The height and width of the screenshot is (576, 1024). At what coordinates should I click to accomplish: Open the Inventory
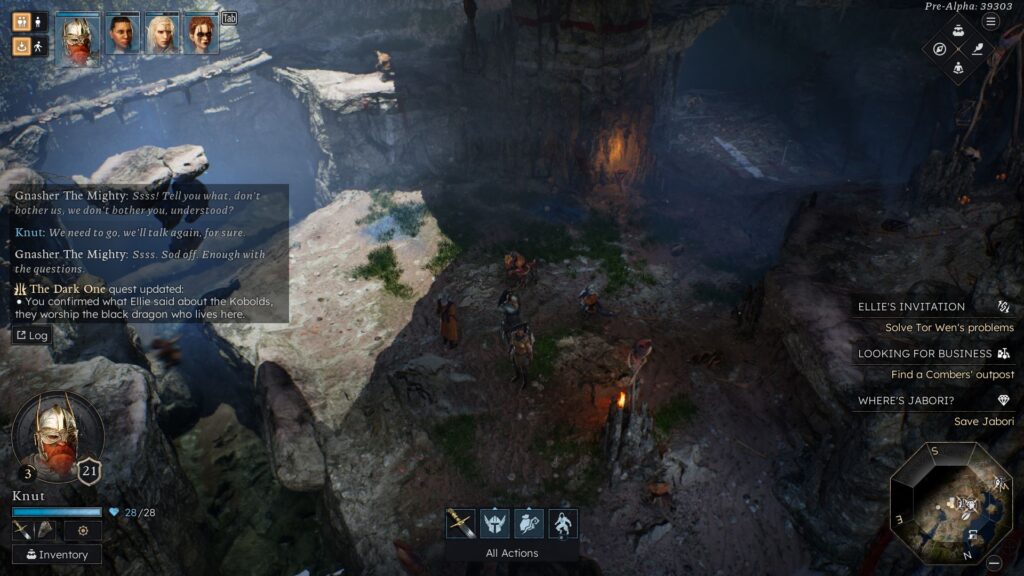57,554
